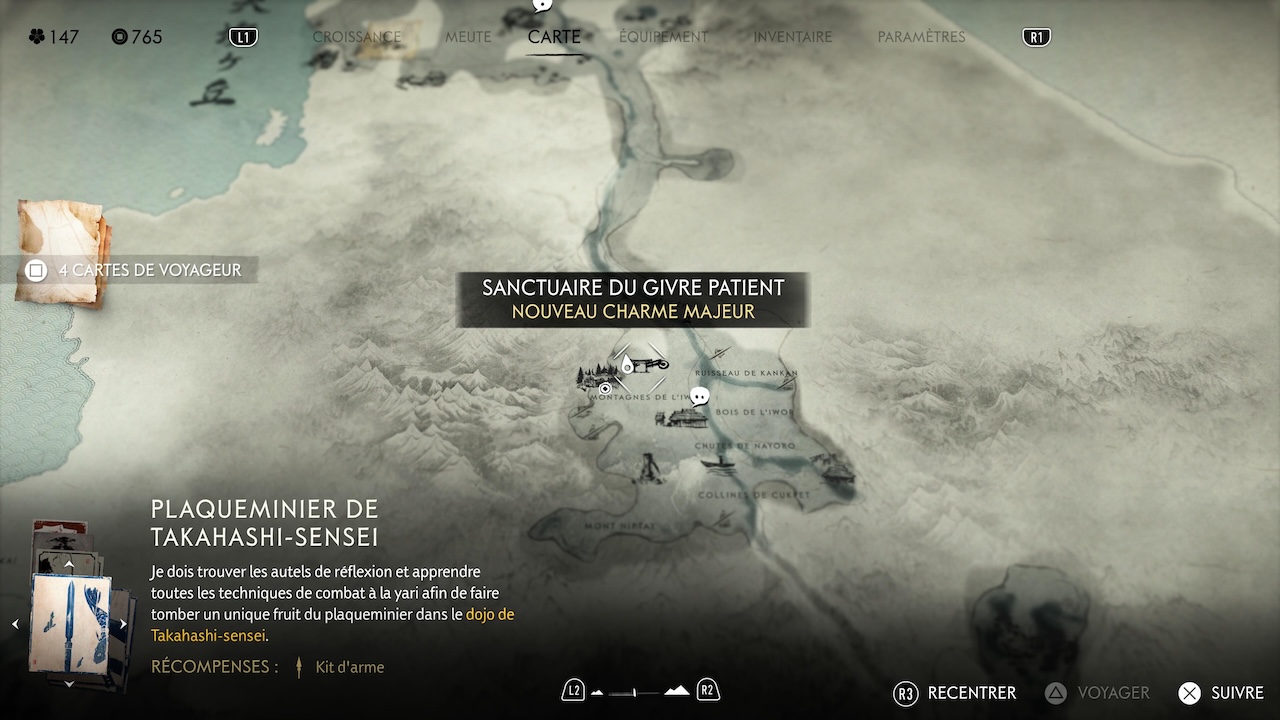This screenshot has width=1280, height=720.
Task: Select the shrine marker on the map
Action: click(627, 364)
